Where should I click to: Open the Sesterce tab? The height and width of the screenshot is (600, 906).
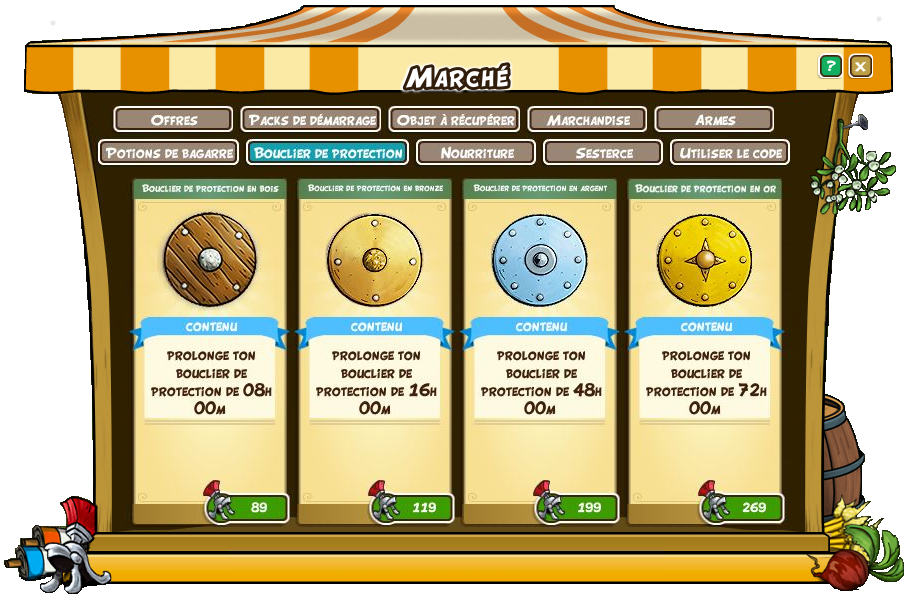(603, 153)
